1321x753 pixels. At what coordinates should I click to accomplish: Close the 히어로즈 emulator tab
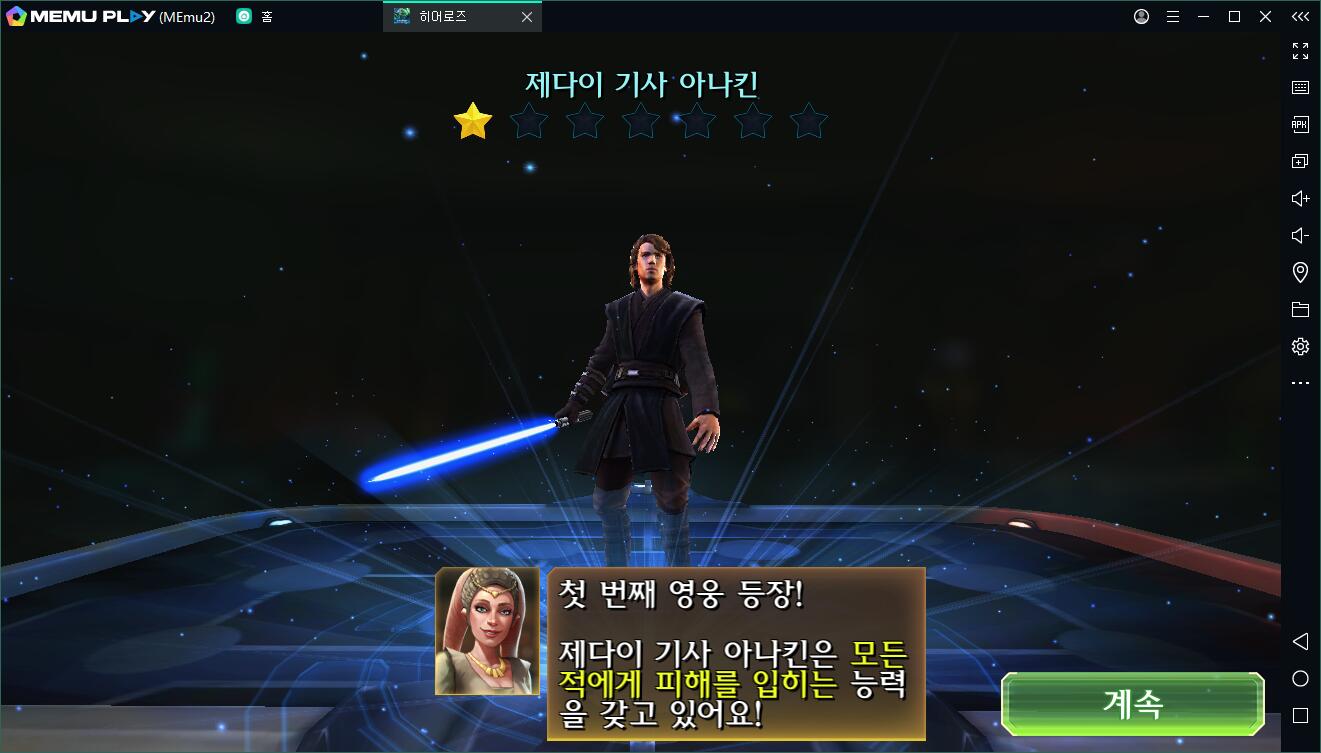click(527, 17)
